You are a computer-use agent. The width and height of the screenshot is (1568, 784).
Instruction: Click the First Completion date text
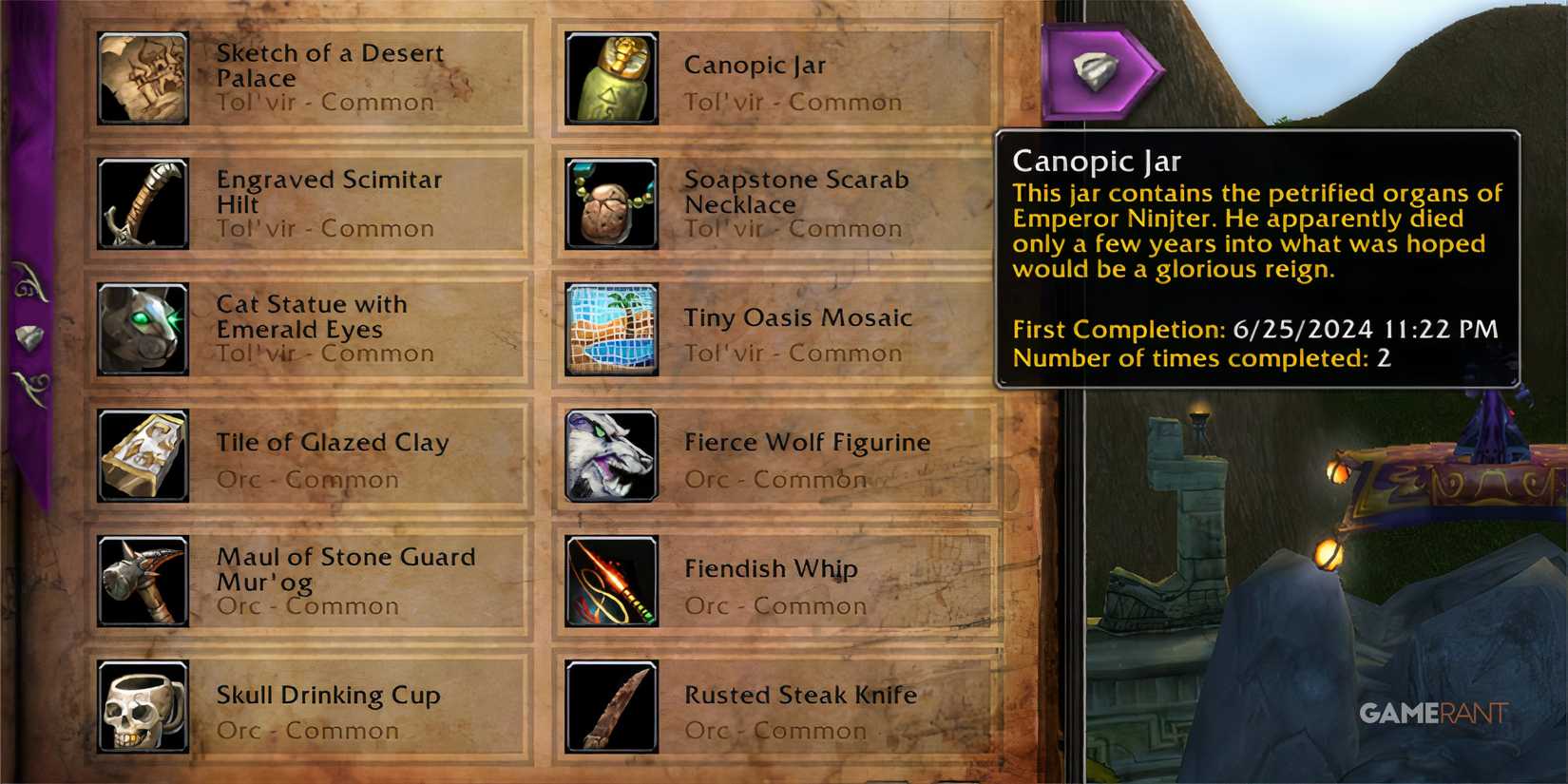pyautogui.click(x=1254, y=330)
